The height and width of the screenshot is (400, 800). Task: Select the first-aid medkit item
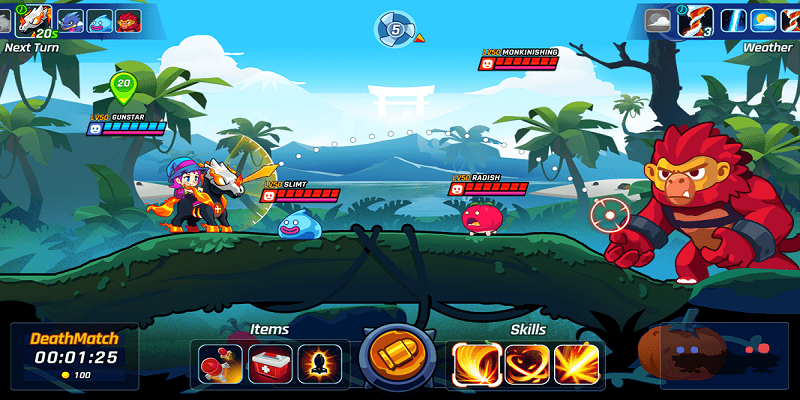[x=270, y=364]
